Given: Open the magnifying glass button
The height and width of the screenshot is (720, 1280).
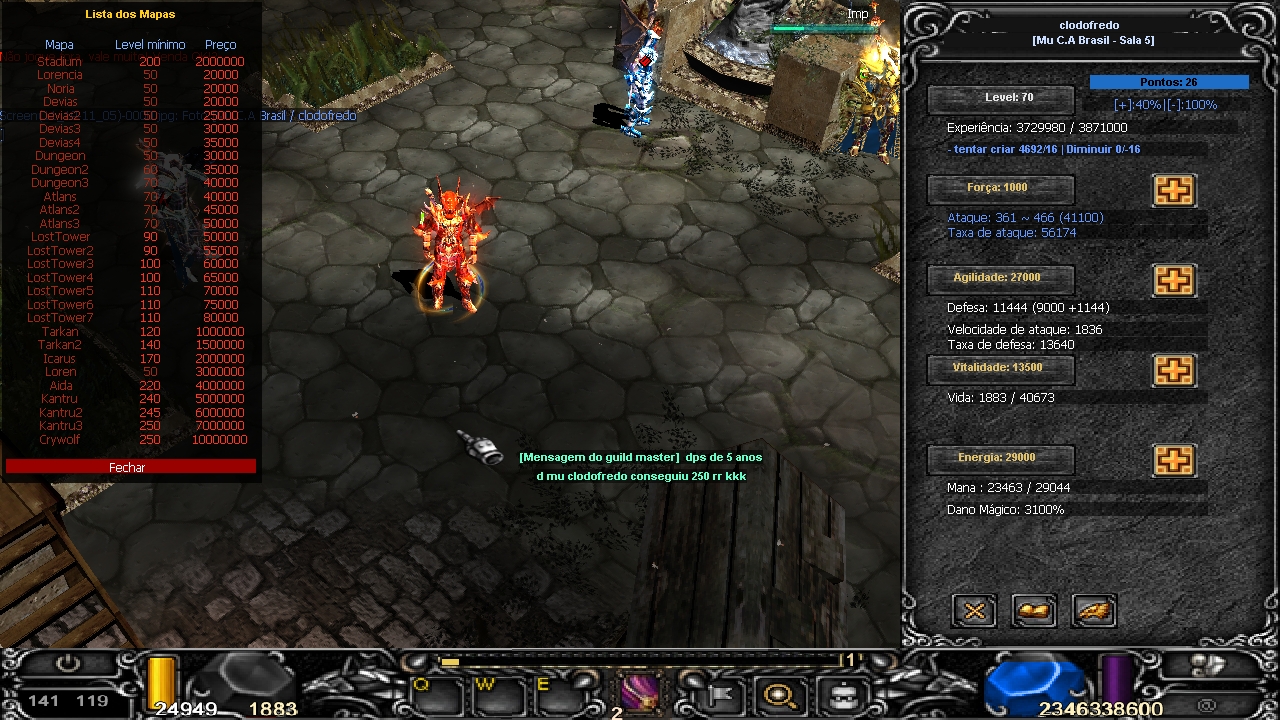Looking at the screenshot, I should pos(780,693).
